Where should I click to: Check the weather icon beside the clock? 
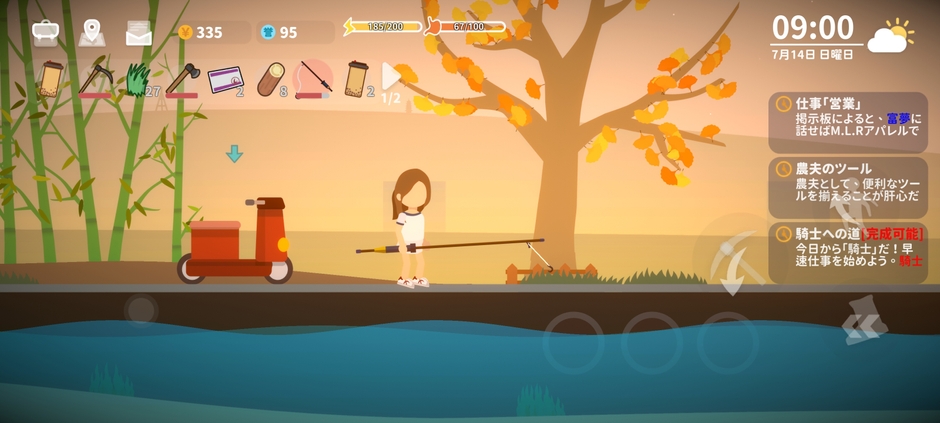point(889,37)
